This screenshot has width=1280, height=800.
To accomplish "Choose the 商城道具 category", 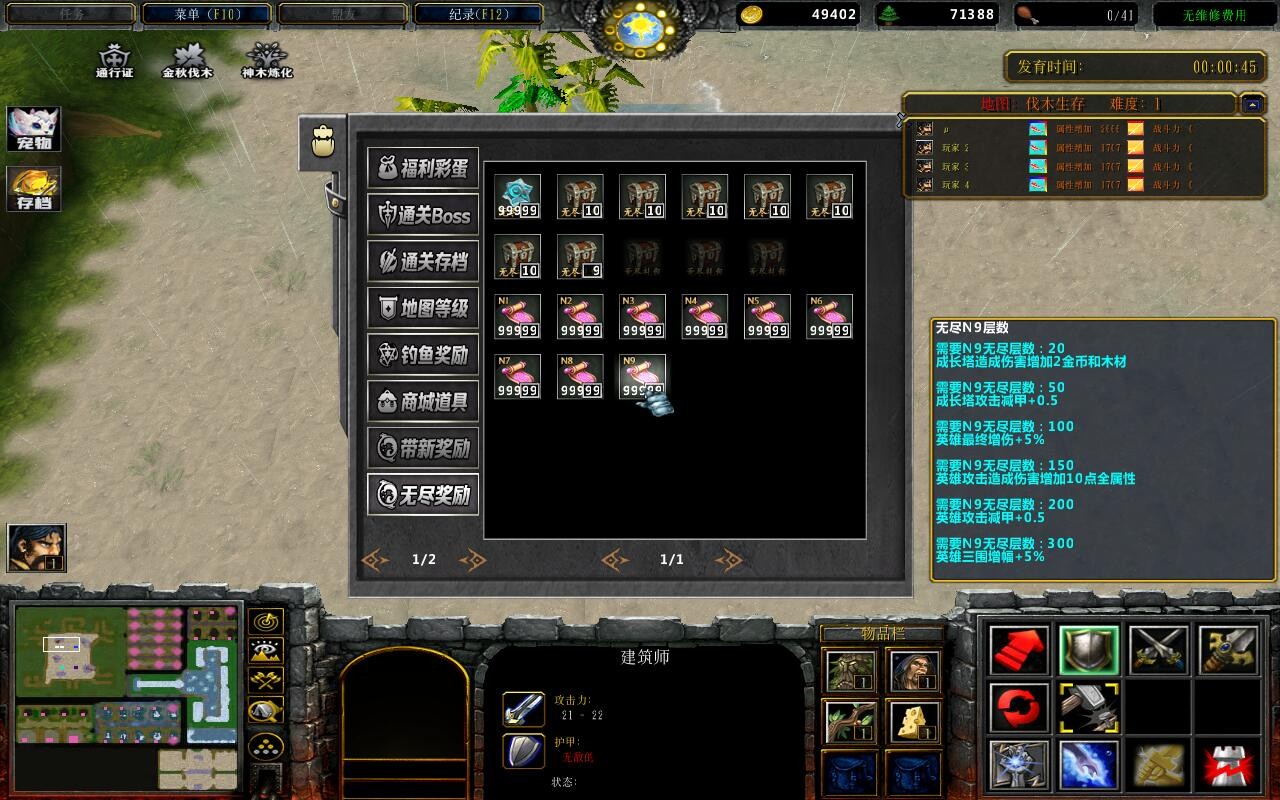I will click(x=423, y=402).
